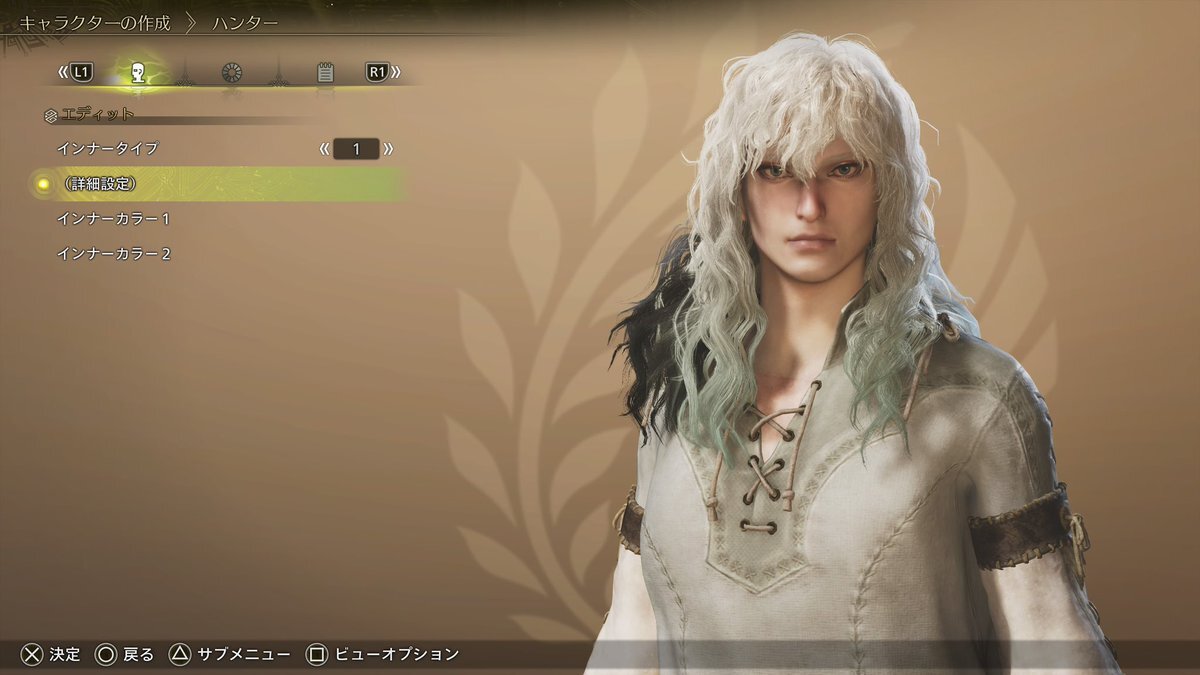This screenshot has width=1200, height=675.
Task: Choose インナーカラー 1 option
Action: point(114,219)
